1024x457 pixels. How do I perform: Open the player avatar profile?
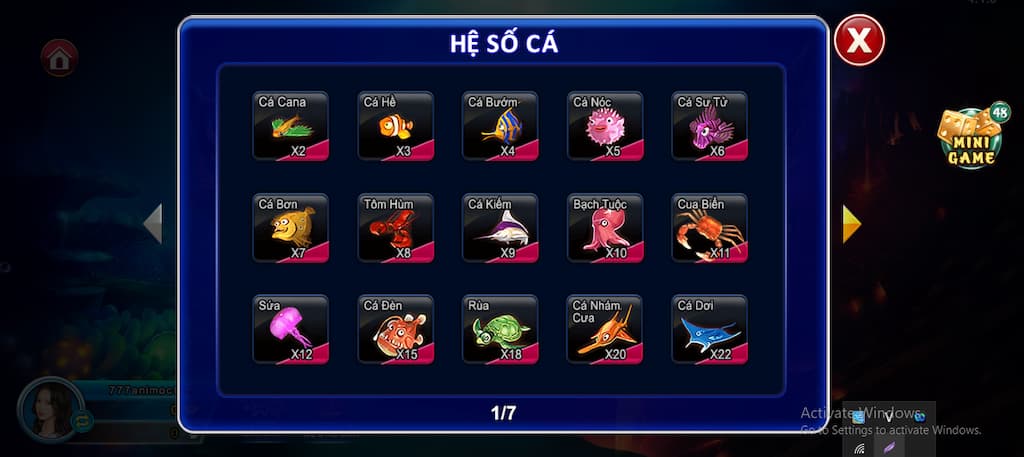click(x=47, y=408)
